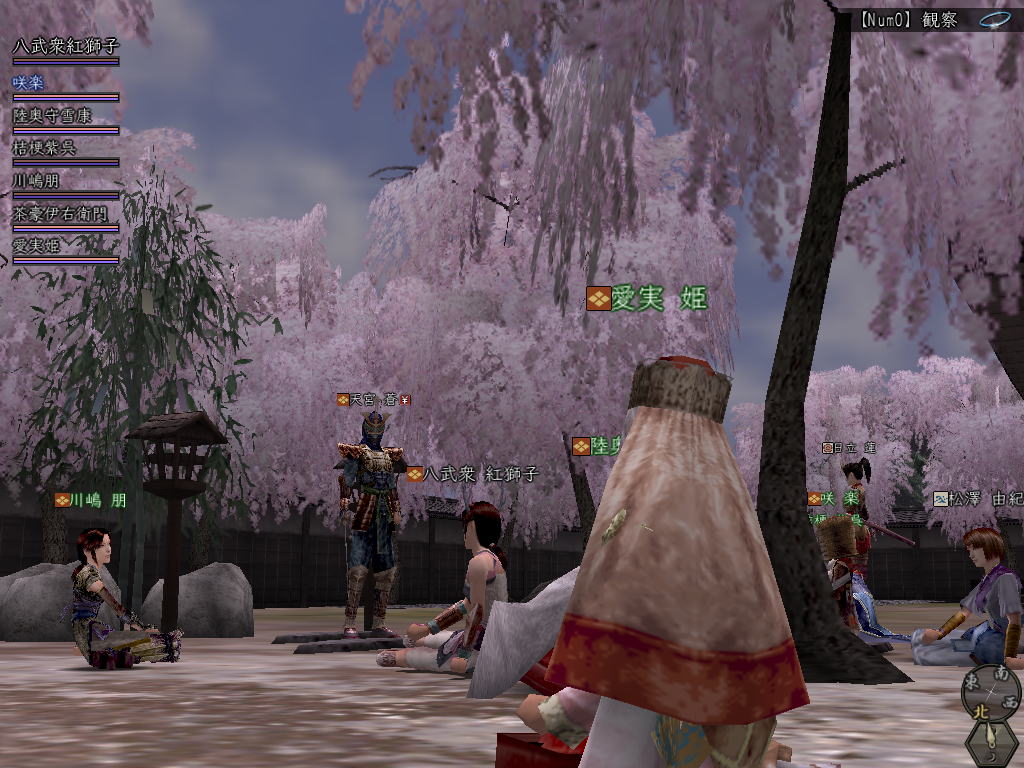Pick 茶豪伊右衛門 from the party list

click(x=60, y=214)
